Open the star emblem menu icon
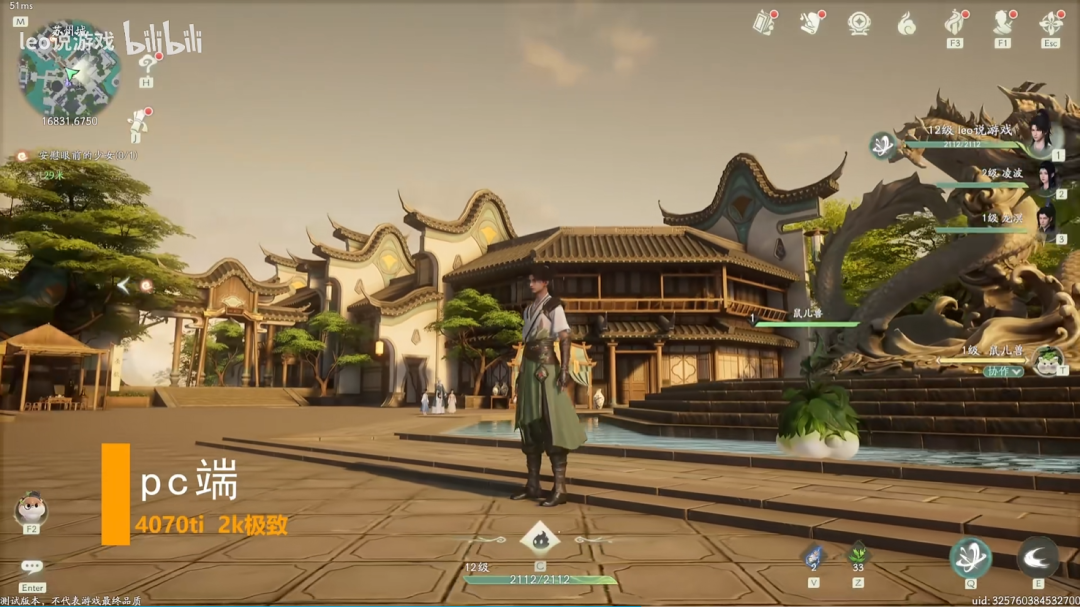This screenshot has height=607, width=1080. pos(859,23)
